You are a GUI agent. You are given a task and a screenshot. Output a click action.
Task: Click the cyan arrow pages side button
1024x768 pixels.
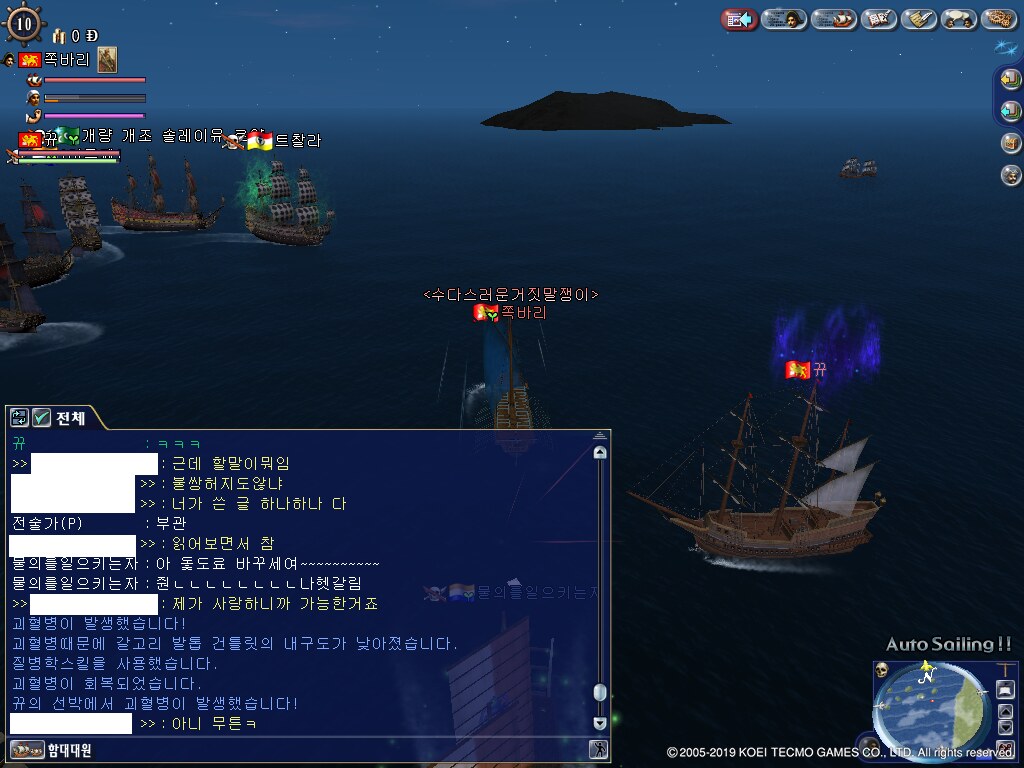[1010, 111]
